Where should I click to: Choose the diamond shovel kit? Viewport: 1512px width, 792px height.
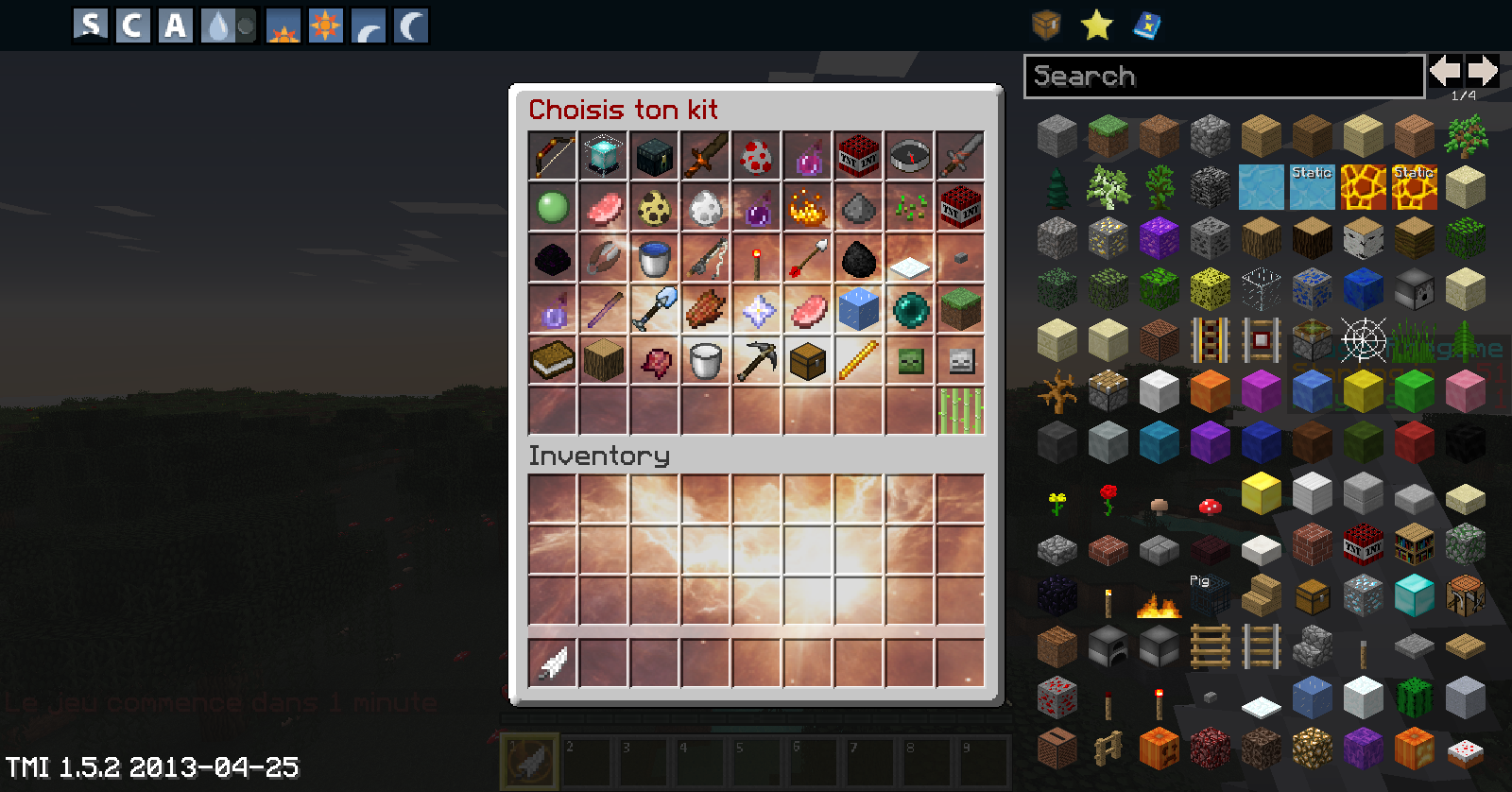[655, 309]
